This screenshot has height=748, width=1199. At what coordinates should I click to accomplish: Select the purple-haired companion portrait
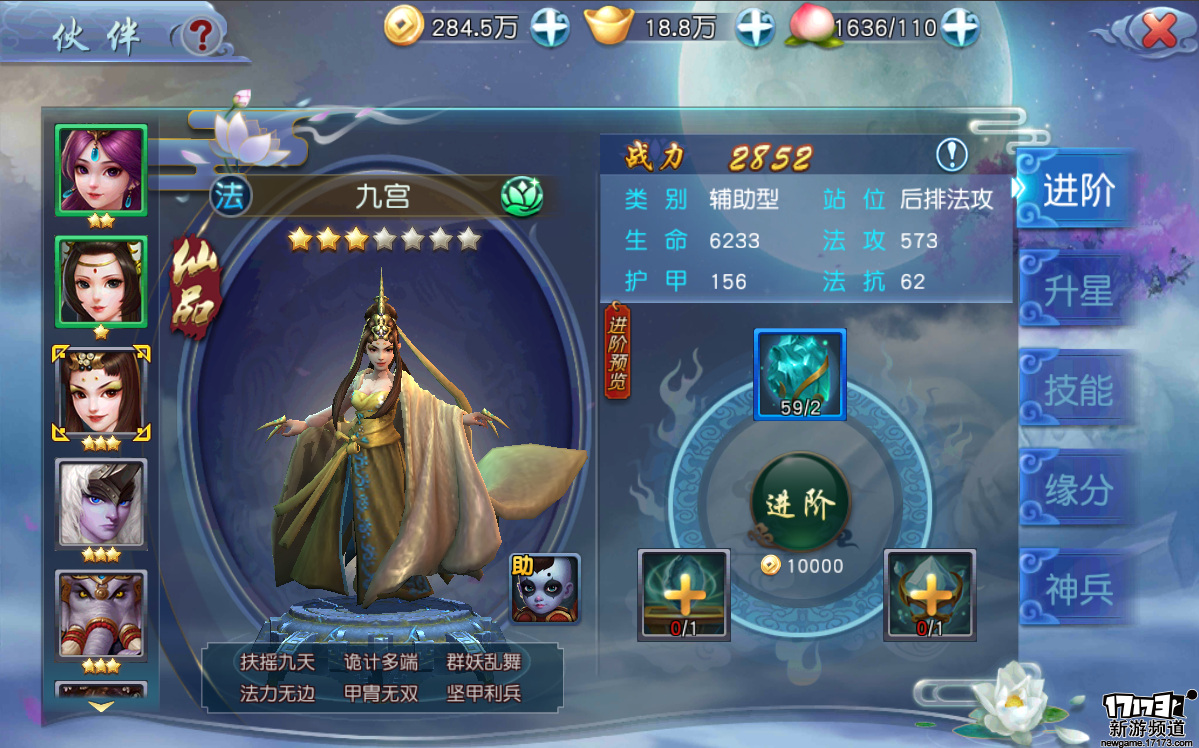click(x=101, y=168)
